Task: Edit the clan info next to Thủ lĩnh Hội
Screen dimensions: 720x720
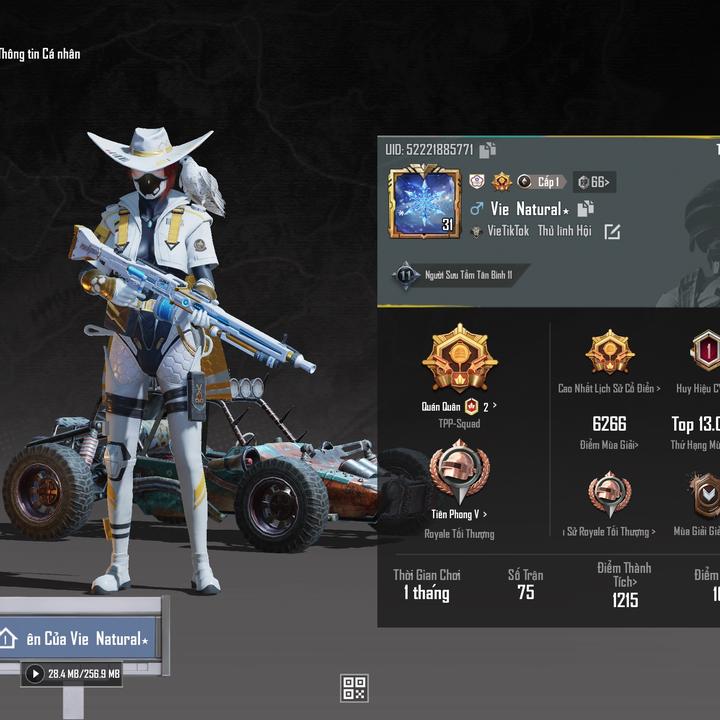Action: 612,232
